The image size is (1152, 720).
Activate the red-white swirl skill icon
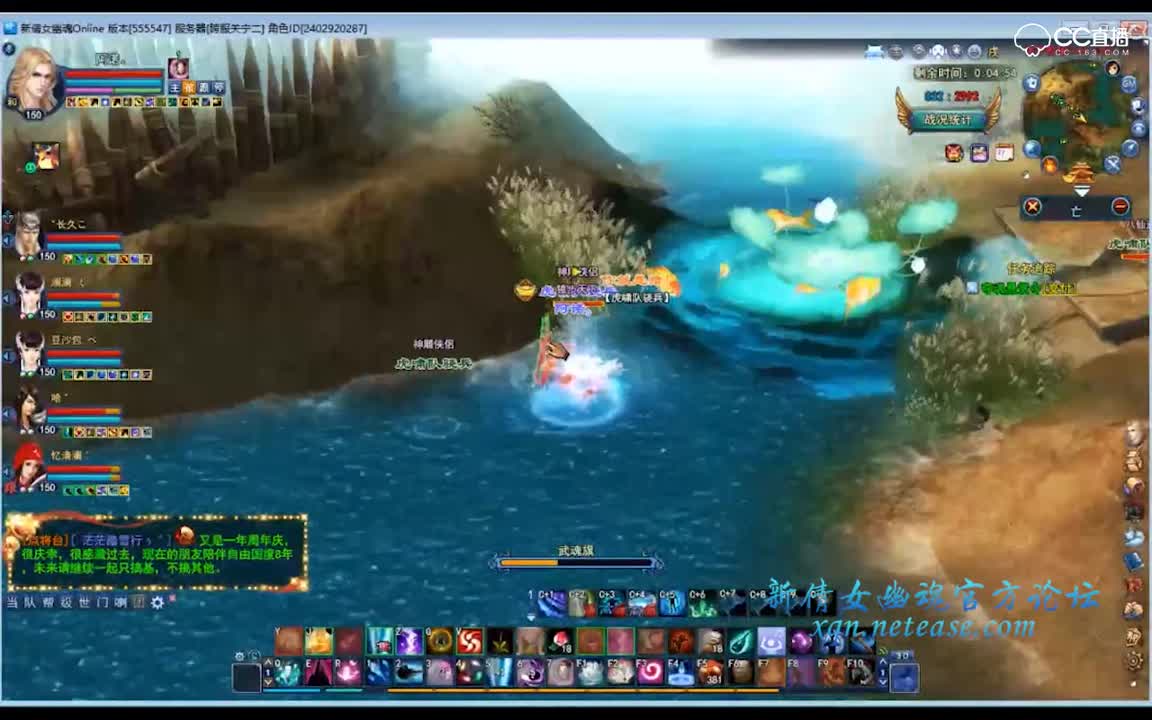(470, 640)
